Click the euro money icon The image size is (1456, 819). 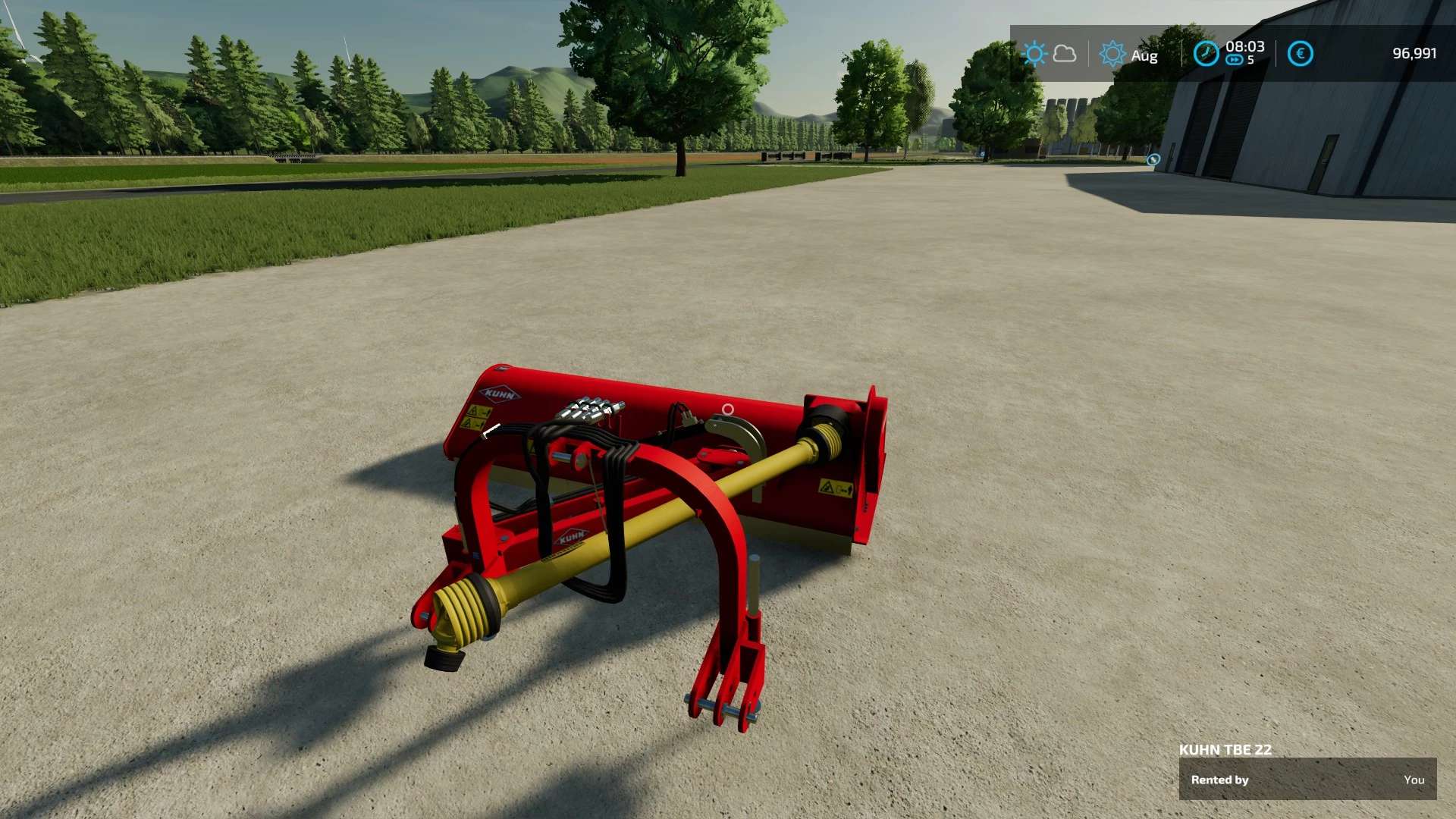(1300, 54)
